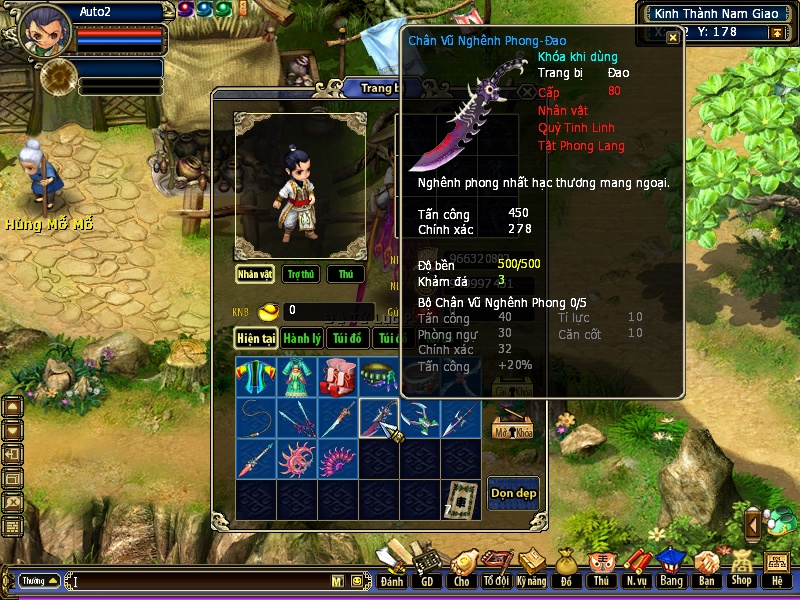800x600 pixels.
Task: Choose the scroll item in the bottom row
Action: pyautogui.click(x=460, y=499)
